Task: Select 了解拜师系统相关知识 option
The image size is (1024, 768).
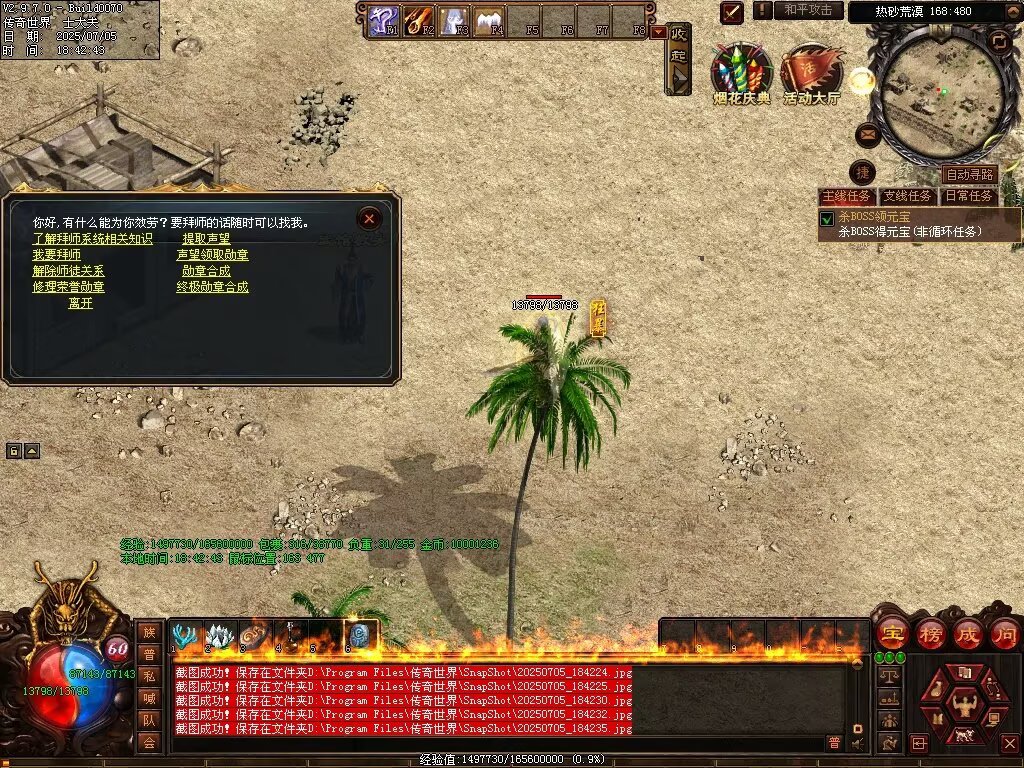Action: tap(92, 239)
